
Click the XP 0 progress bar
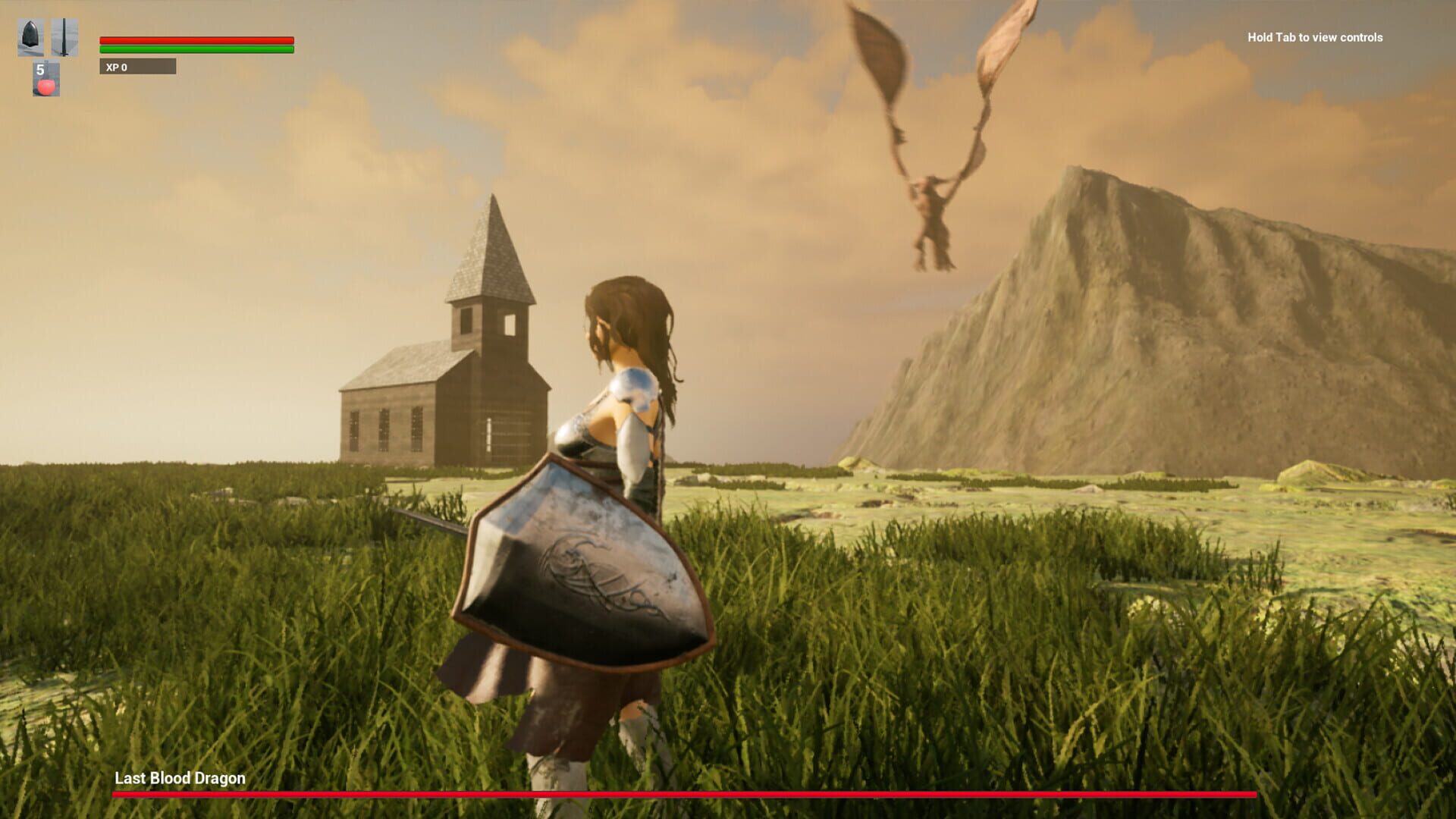pos(139,67)
